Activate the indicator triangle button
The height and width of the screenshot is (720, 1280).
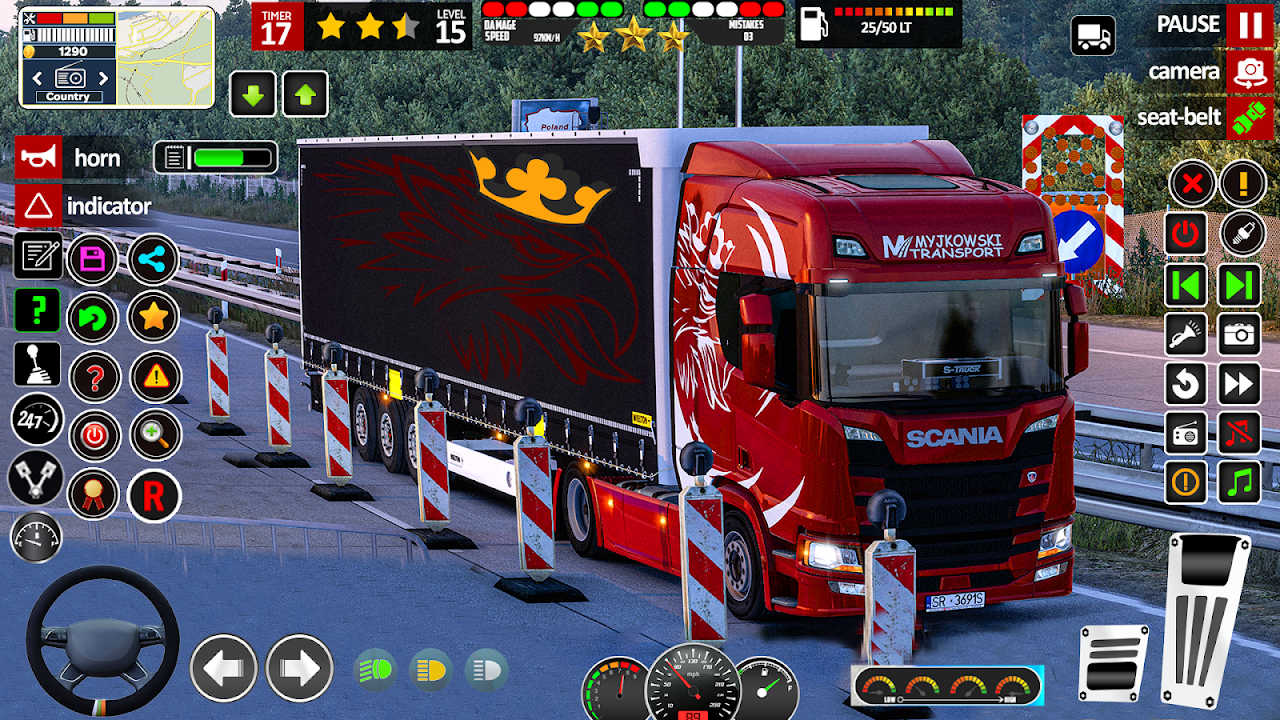pyautogui.click(x=38, y=207)
